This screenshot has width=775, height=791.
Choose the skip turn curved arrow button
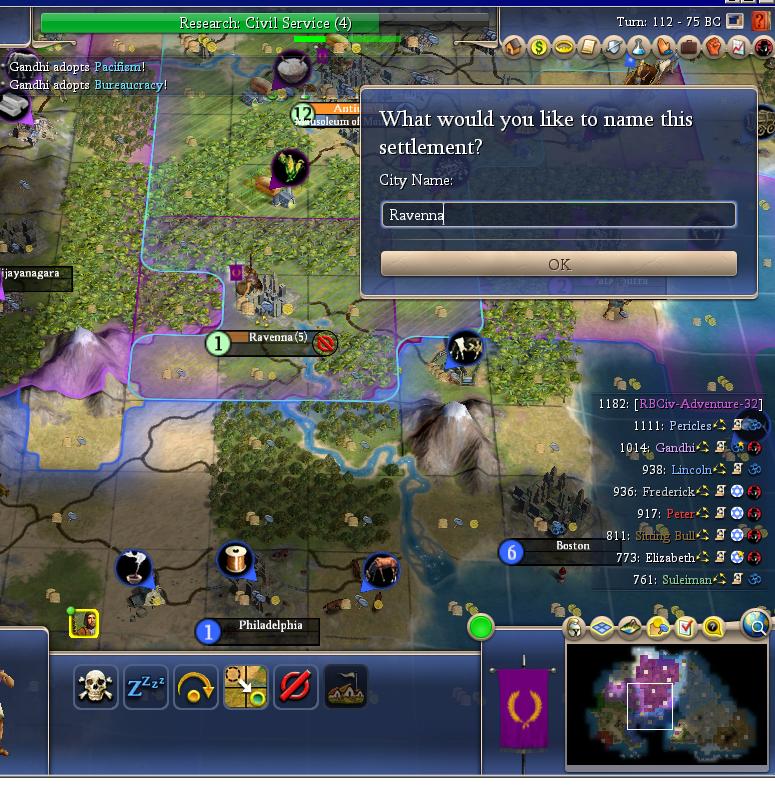(196, 687)
